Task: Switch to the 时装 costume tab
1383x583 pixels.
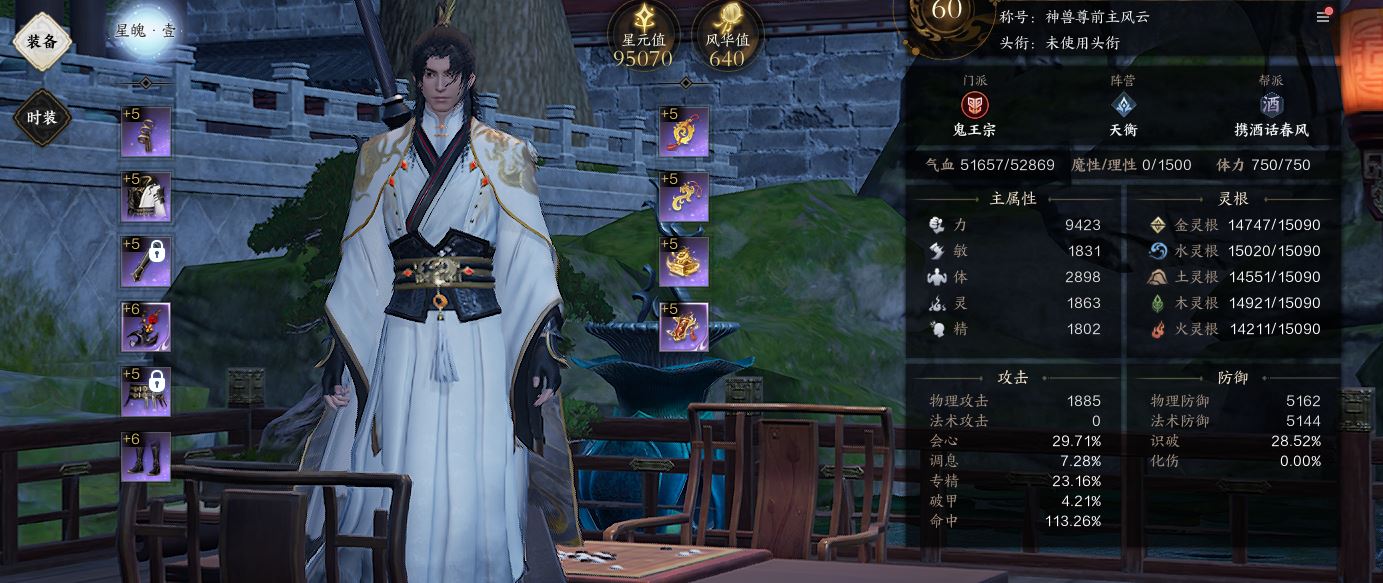Action: [x=42, y=118]
